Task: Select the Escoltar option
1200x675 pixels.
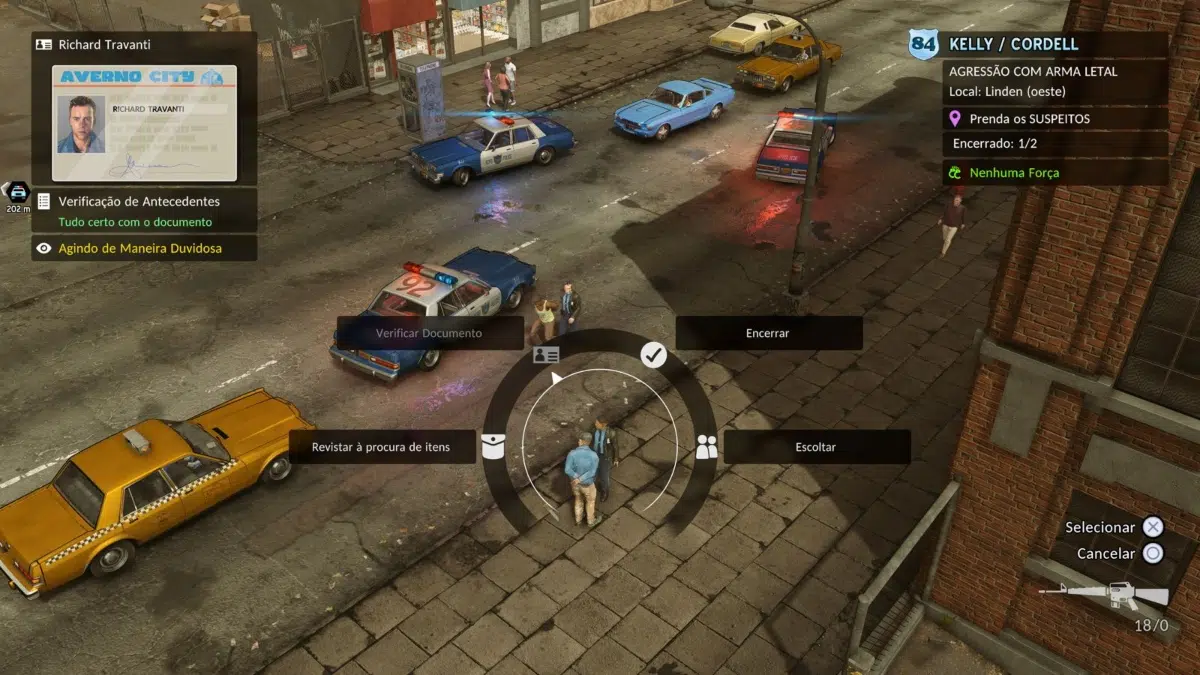Action: click(816, 447)
